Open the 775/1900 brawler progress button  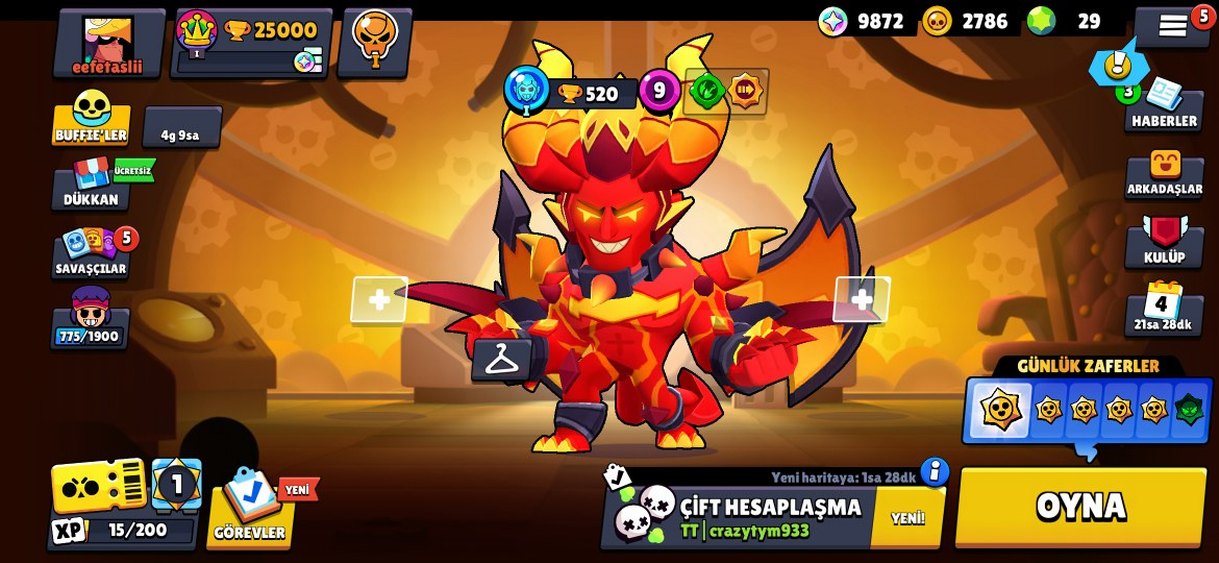(91, 320)
